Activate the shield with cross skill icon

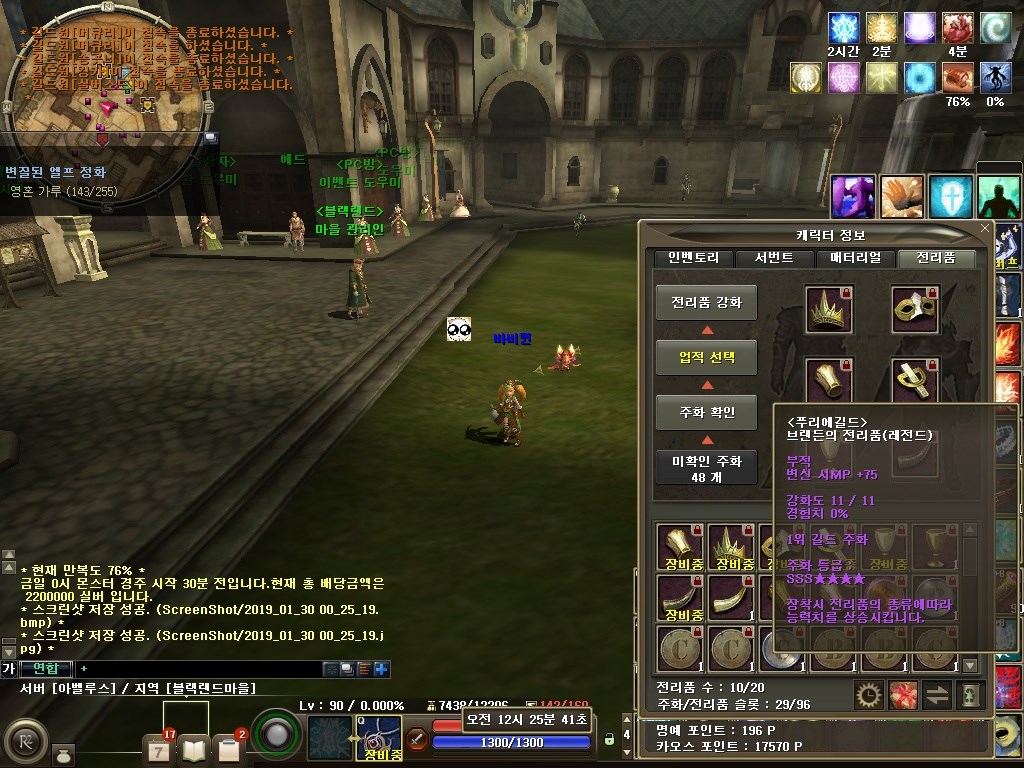[950, 196]
